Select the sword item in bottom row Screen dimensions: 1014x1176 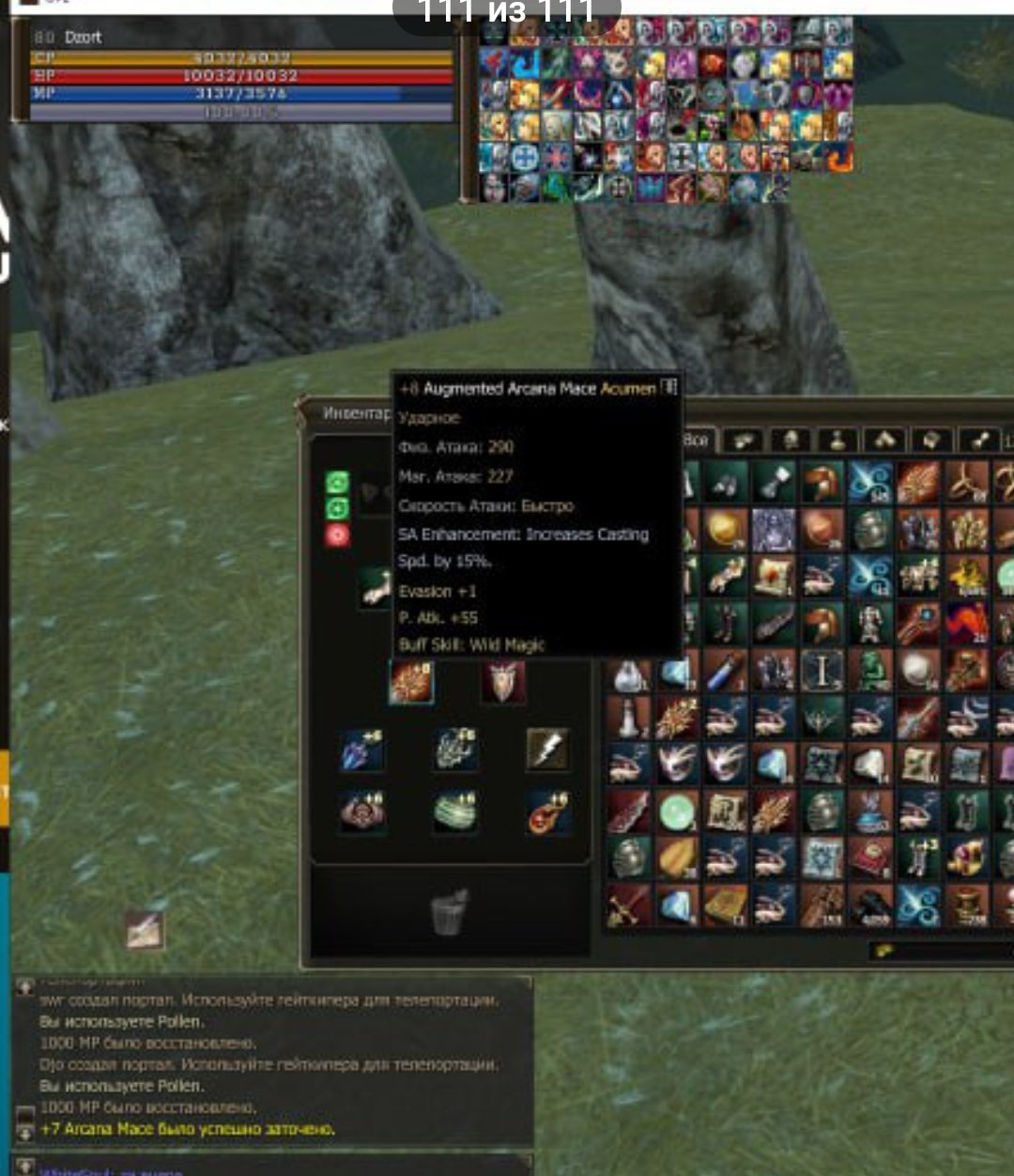pyautogui.click(x=627, y=905)
